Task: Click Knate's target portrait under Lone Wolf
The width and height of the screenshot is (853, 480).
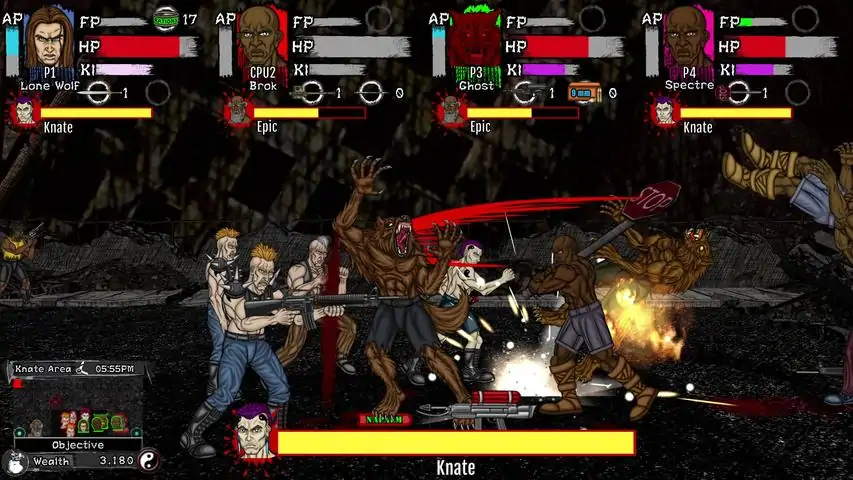Action: pos(24,112)
